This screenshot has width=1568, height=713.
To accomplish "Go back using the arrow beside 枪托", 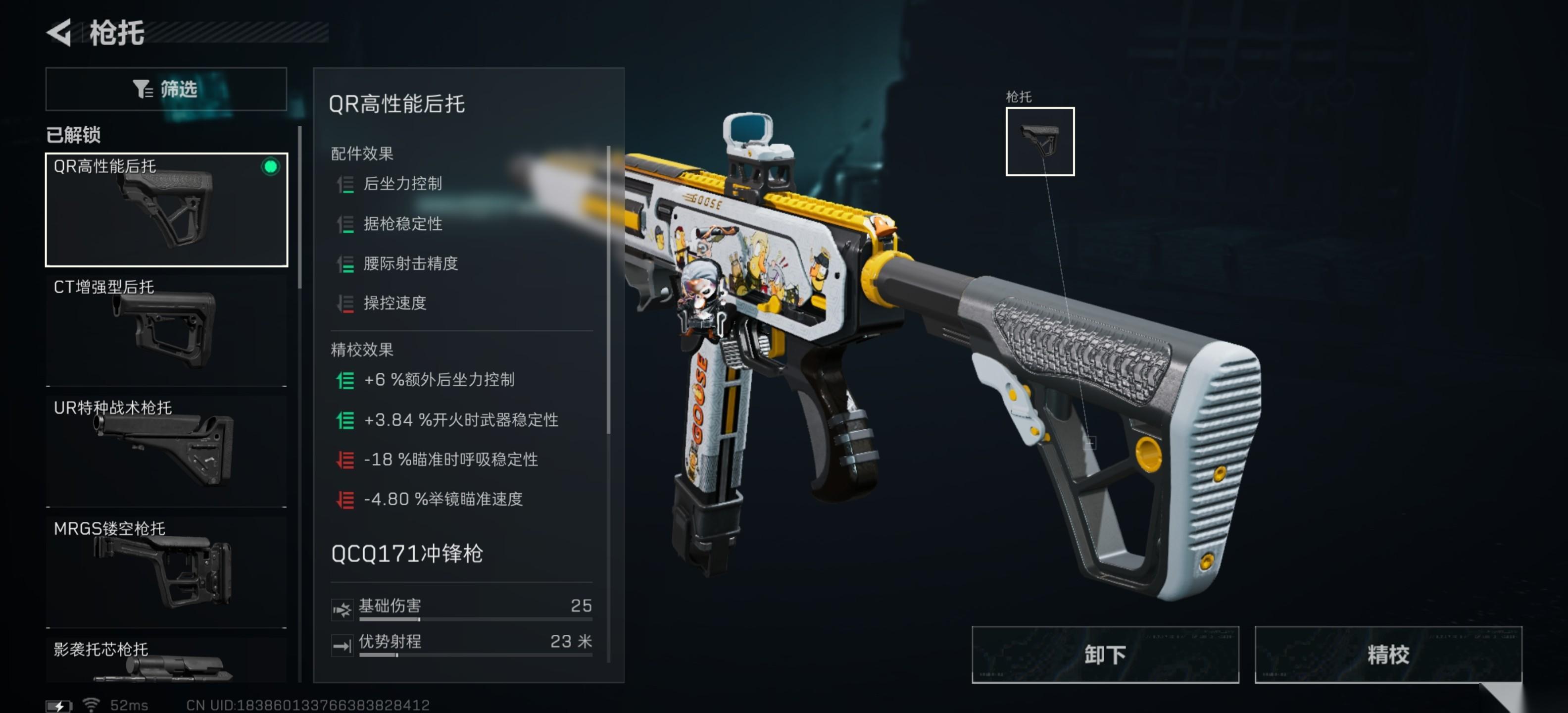I will click(60, 32).
